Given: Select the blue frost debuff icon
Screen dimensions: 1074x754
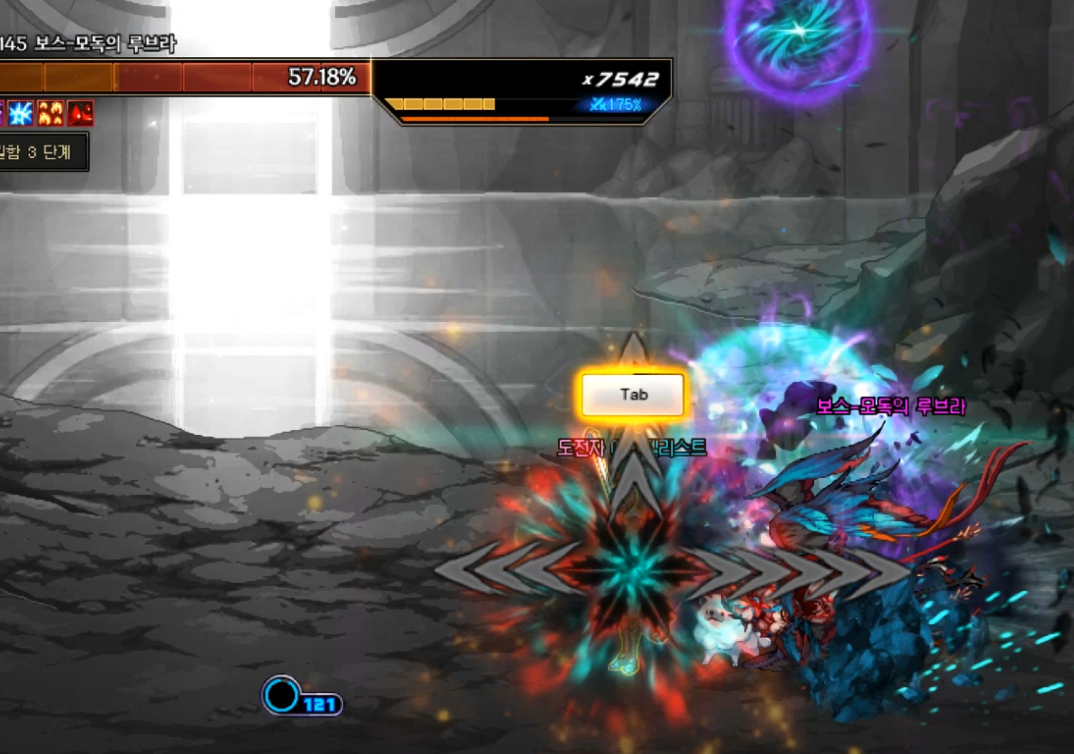Looking at the screenshot, I should pos(21,113).
